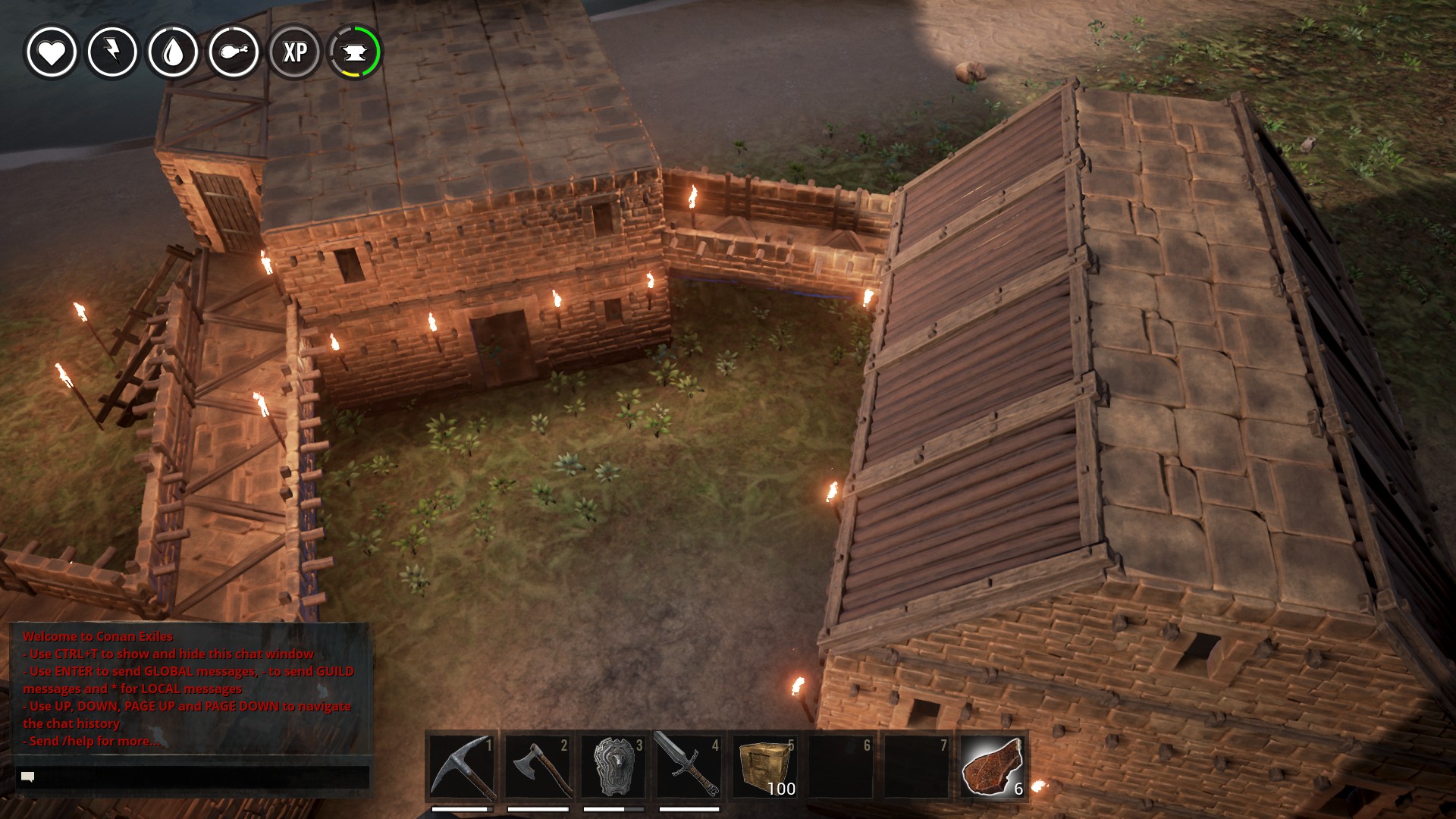Viewport: 1456px width, 819px height.
Task: Select the shield hotbar slot
Action: [x=613, y=766]
